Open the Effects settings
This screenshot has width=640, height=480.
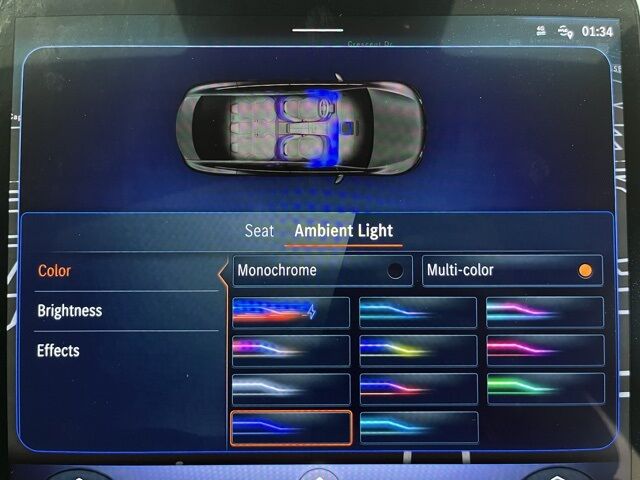pos(58,351)
